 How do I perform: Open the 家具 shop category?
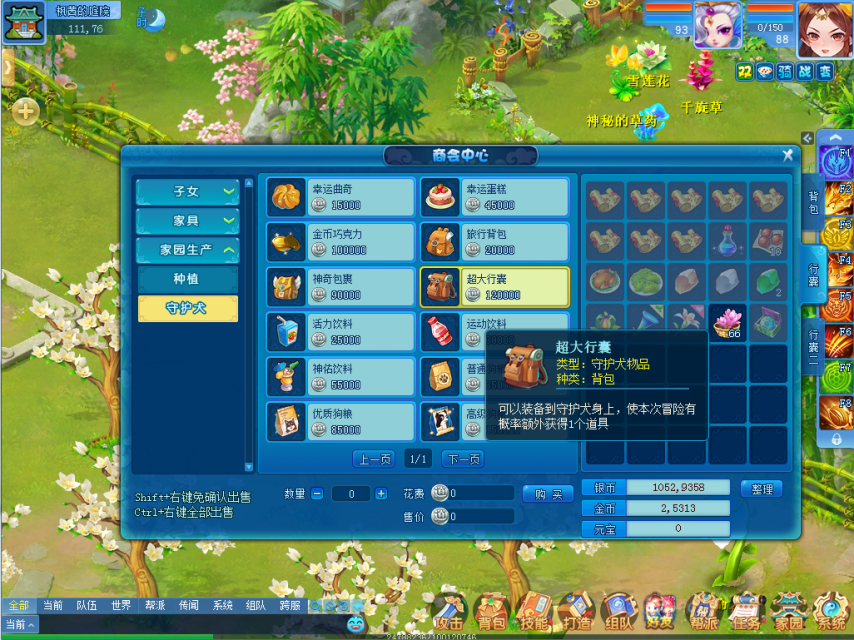pos(187,221)
